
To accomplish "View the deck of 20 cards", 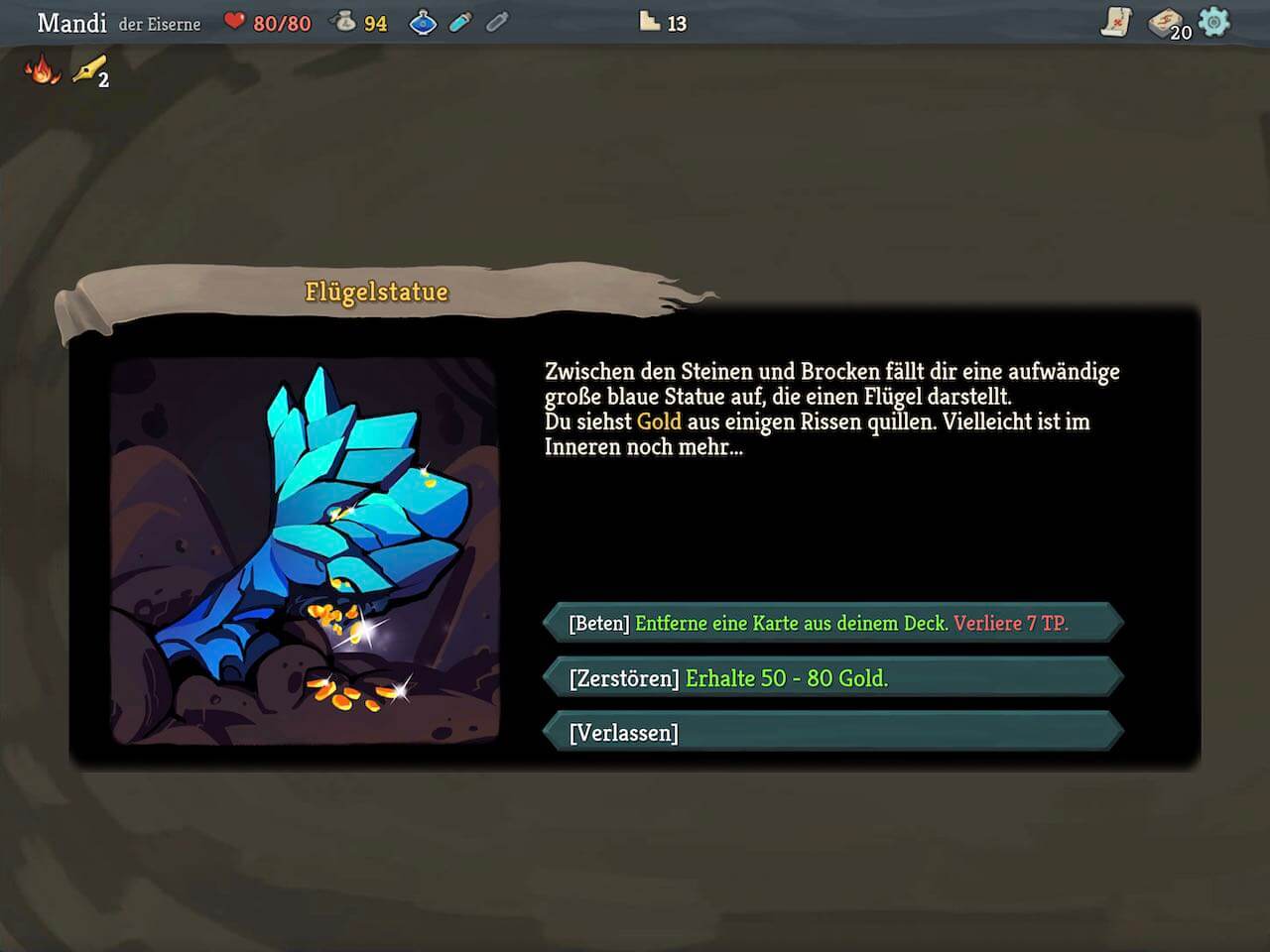I will 1168,24.
